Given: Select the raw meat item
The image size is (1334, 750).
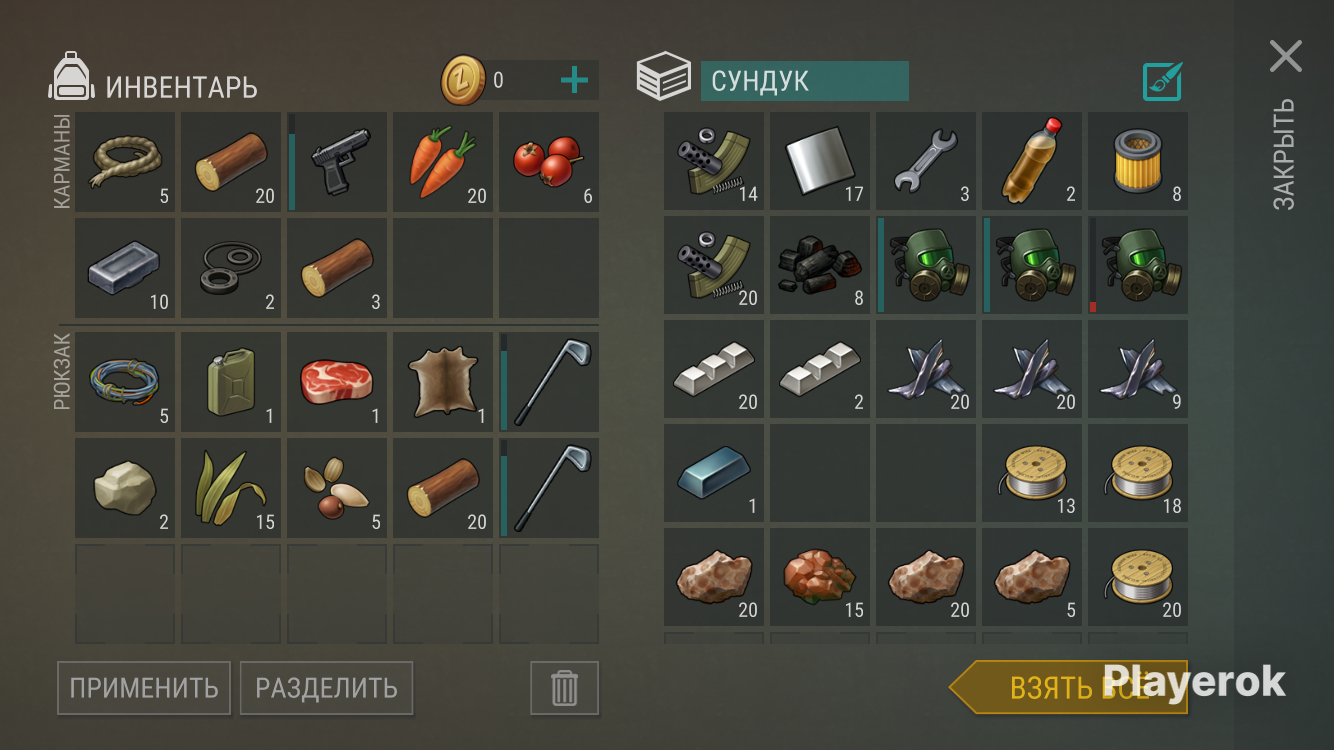Looking at the screenshot, I should (x=336, y=382).
